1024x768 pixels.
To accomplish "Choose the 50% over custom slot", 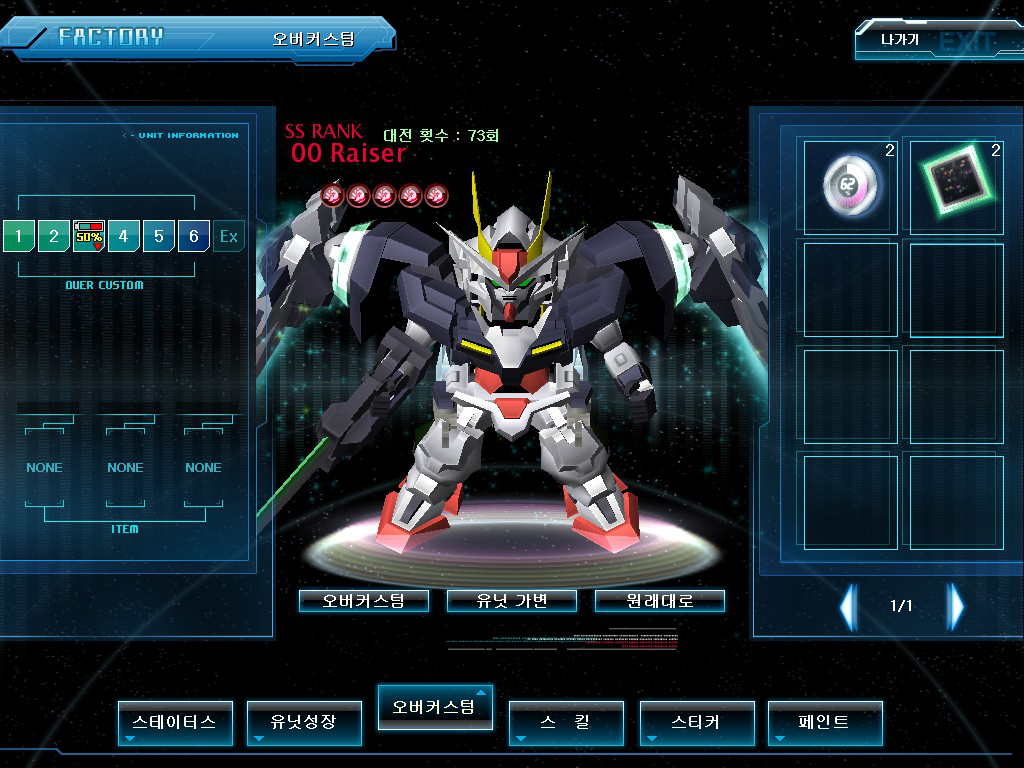I will 89,237.
